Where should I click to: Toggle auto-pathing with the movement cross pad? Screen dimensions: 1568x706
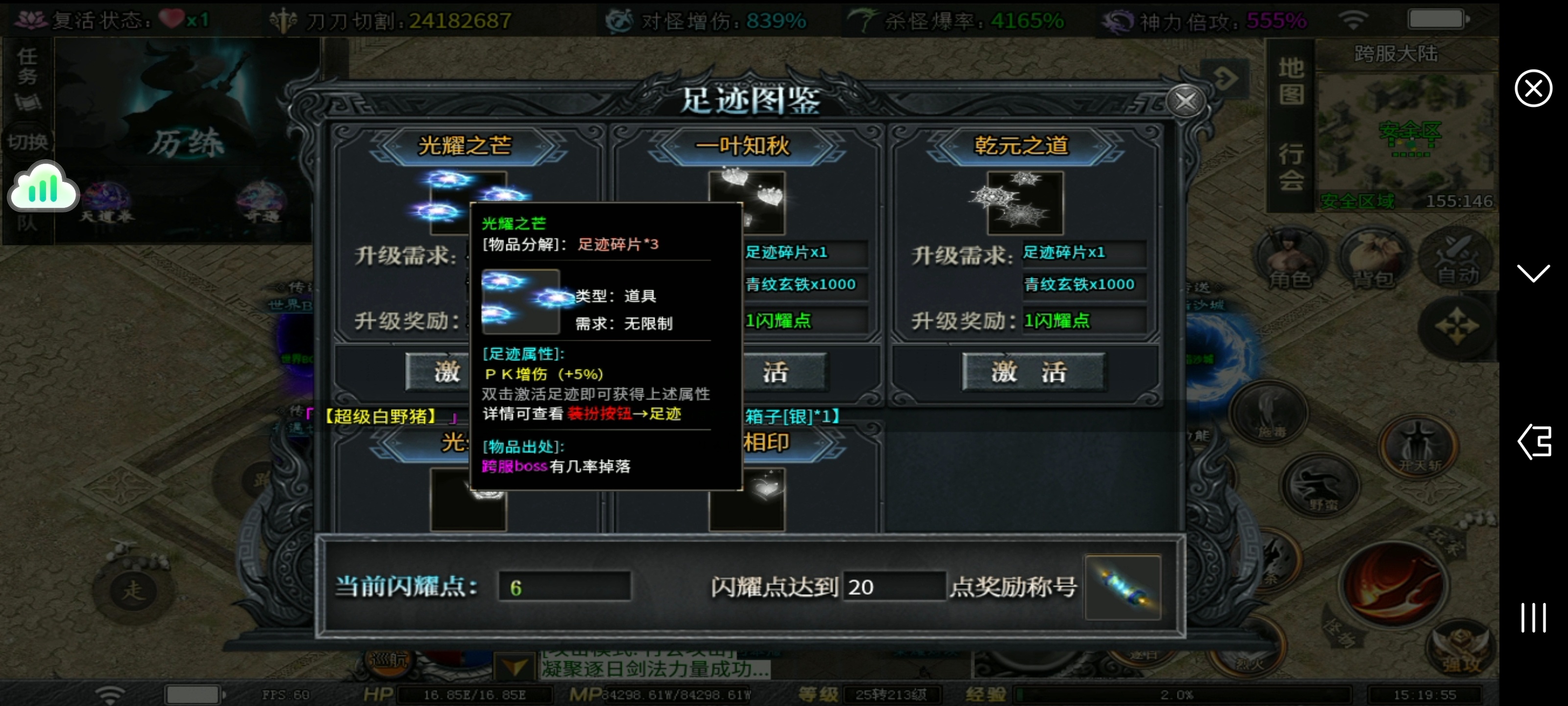pos(1457,325)
